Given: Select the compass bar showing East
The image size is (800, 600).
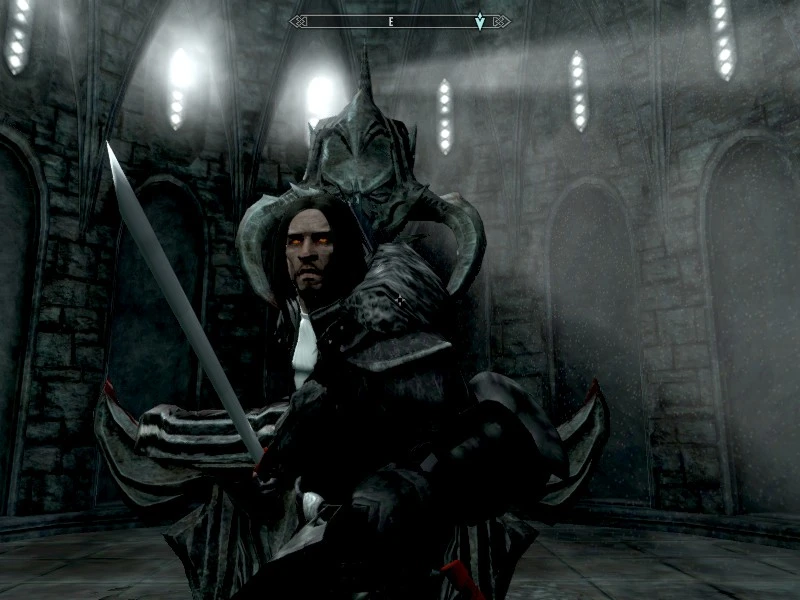Looking at the screenshot, I should pos(399,21).
